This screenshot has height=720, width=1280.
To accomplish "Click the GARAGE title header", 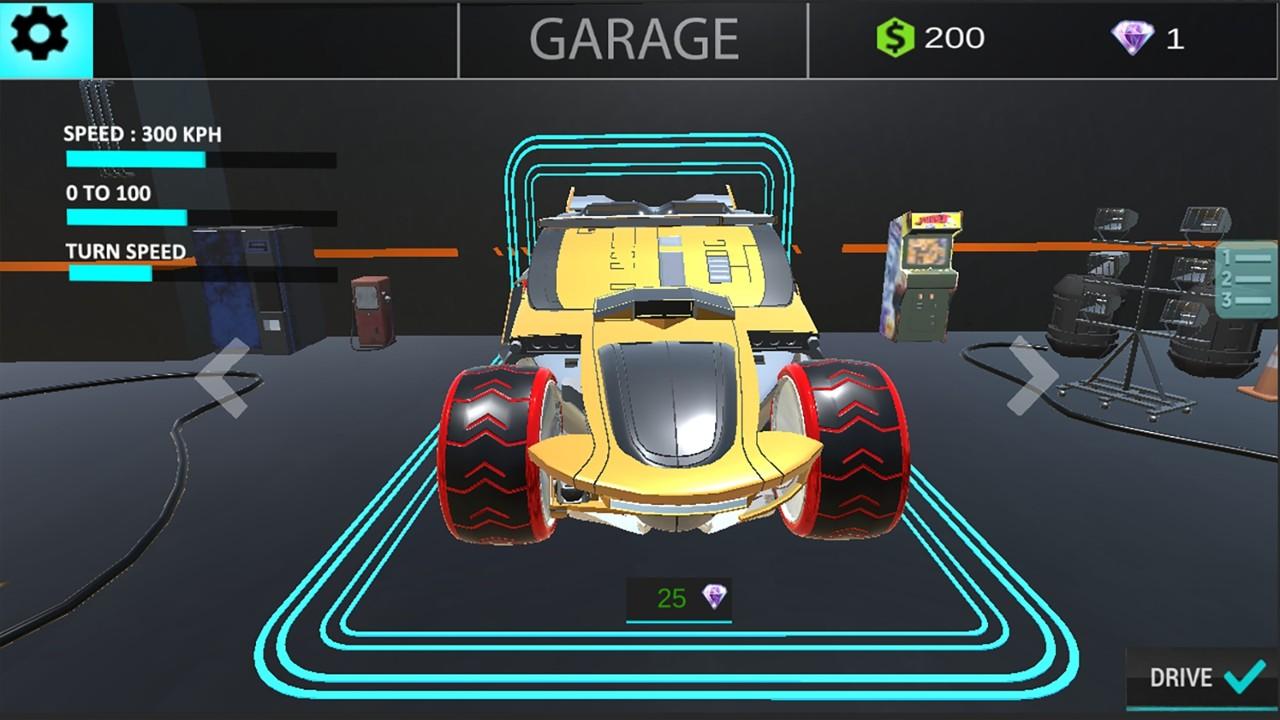I will pos(636,38).
